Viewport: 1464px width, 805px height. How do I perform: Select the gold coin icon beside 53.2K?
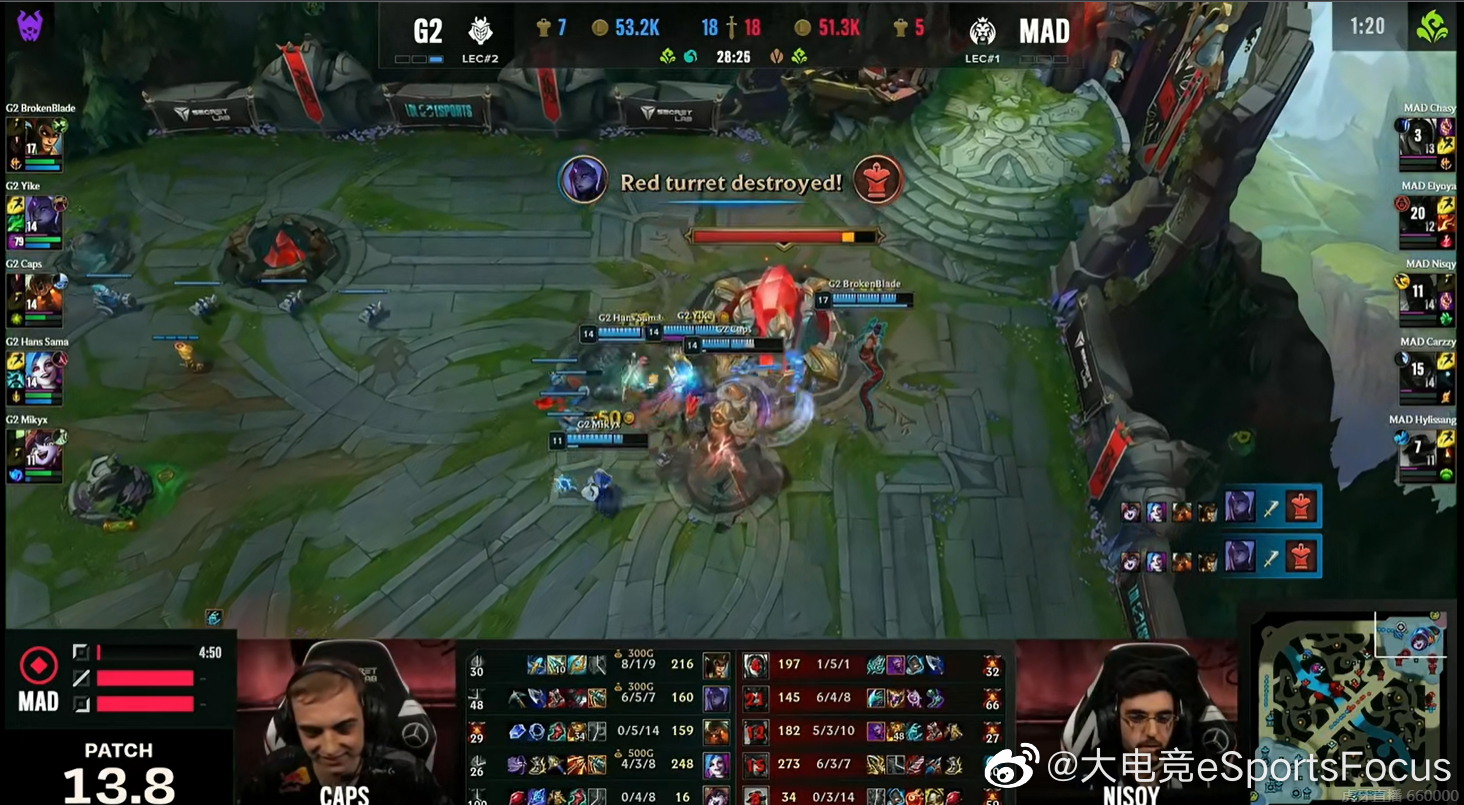coord(598,28)
